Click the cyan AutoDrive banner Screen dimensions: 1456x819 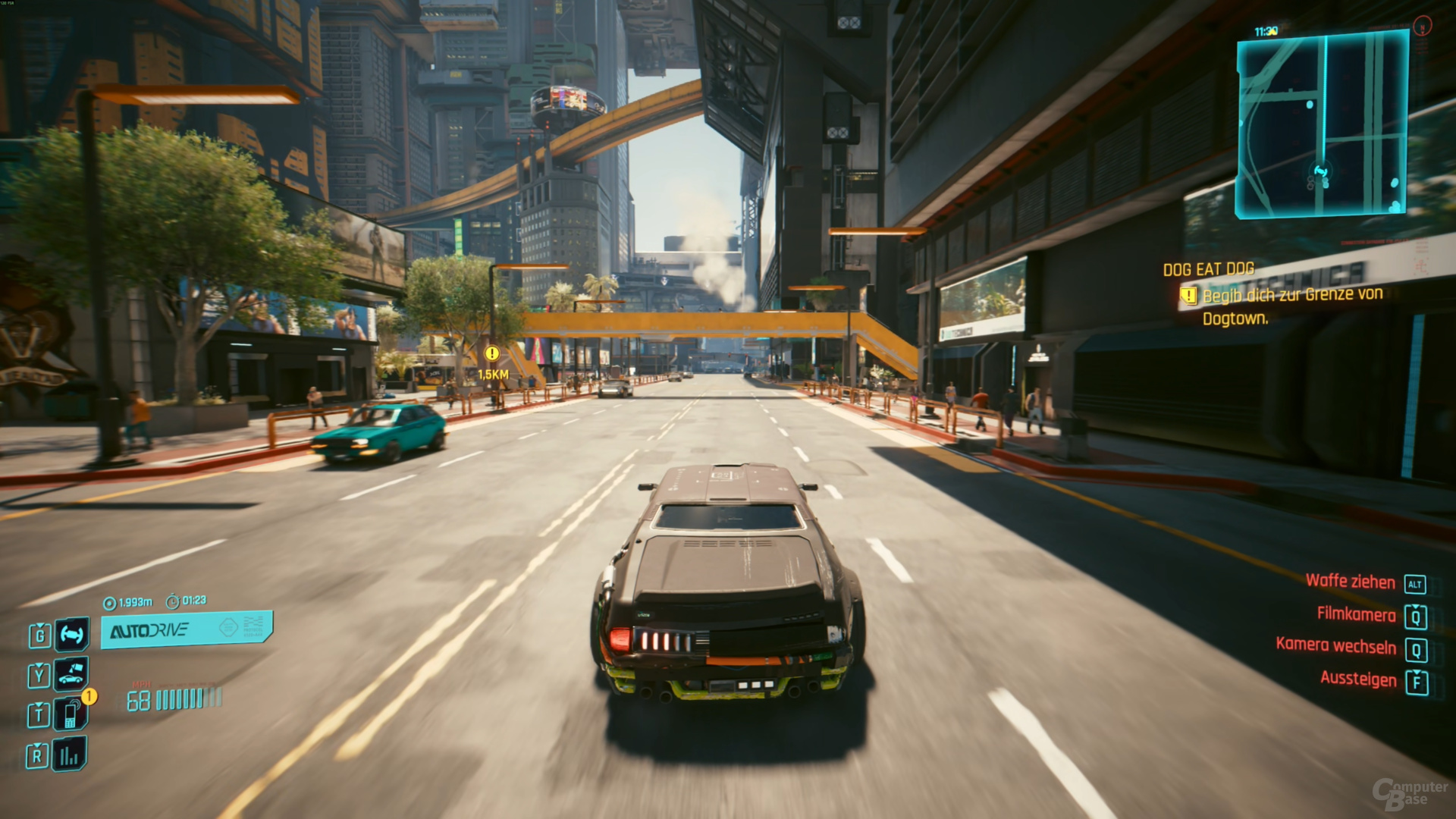186,629
